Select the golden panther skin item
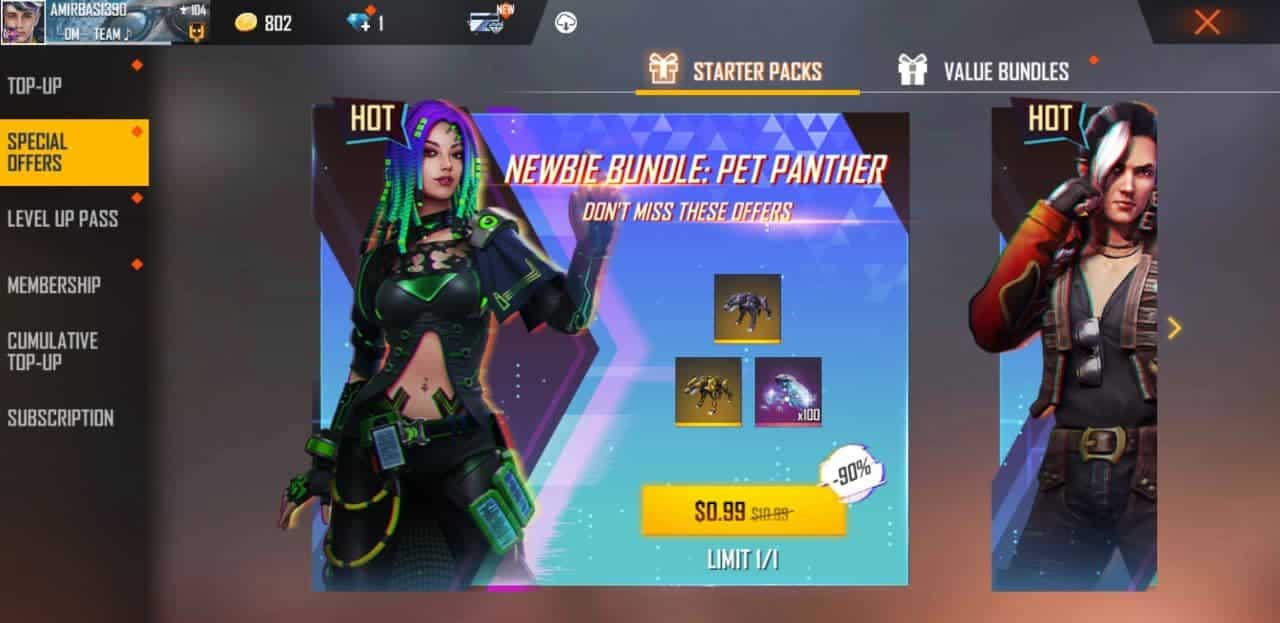The image size is (1280, 623). tap(708, 391)
